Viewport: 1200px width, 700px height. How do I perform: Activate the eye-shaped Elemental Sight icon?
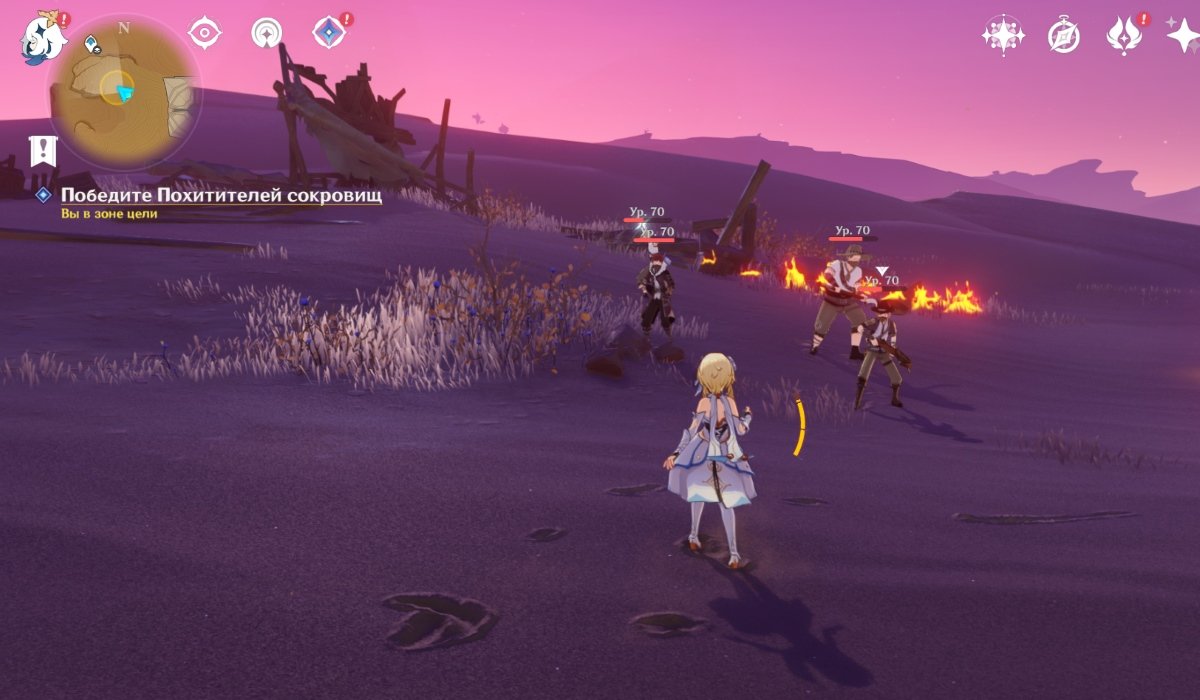click(204, 33)
